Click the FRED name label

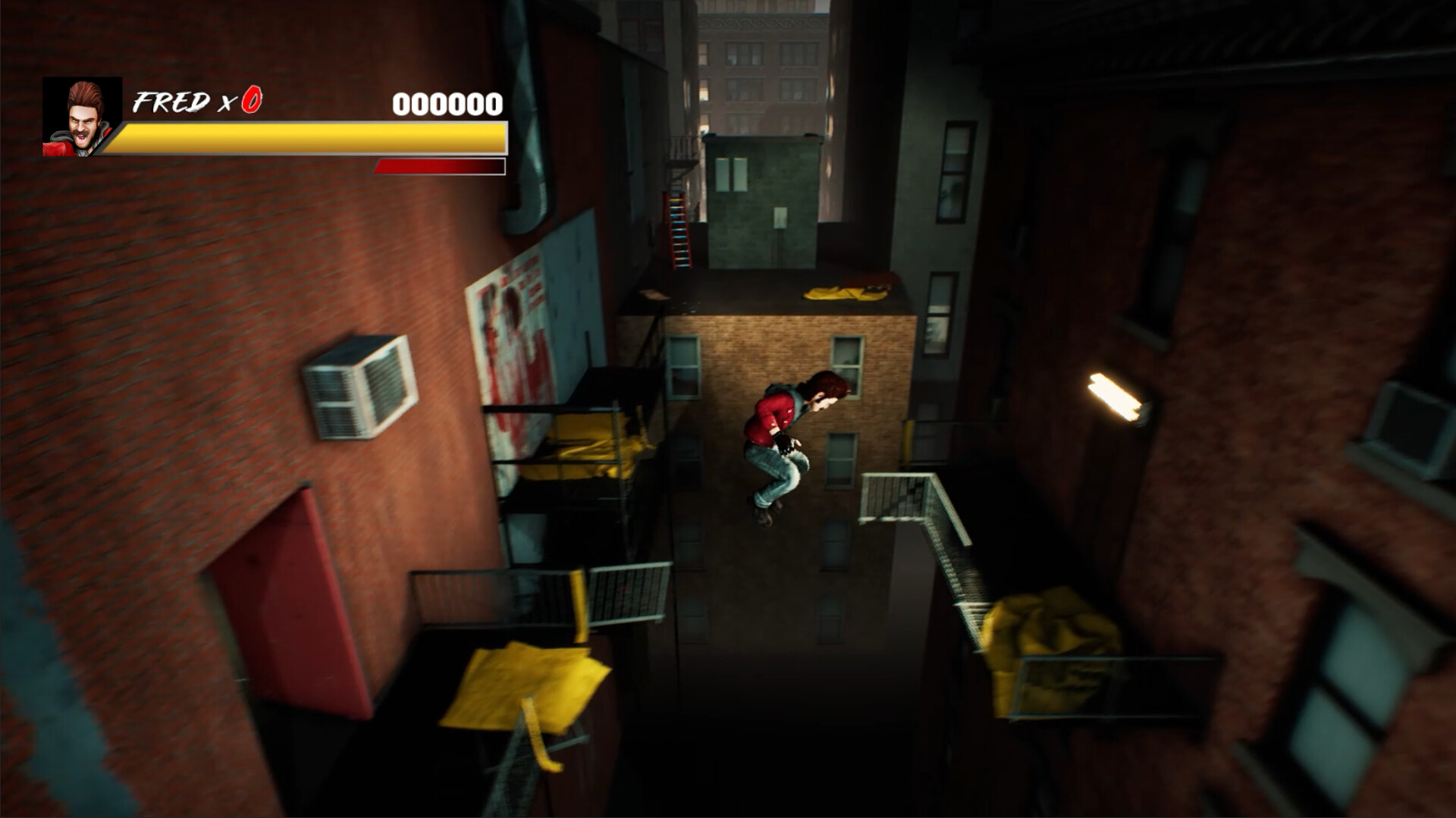[173, 99]
